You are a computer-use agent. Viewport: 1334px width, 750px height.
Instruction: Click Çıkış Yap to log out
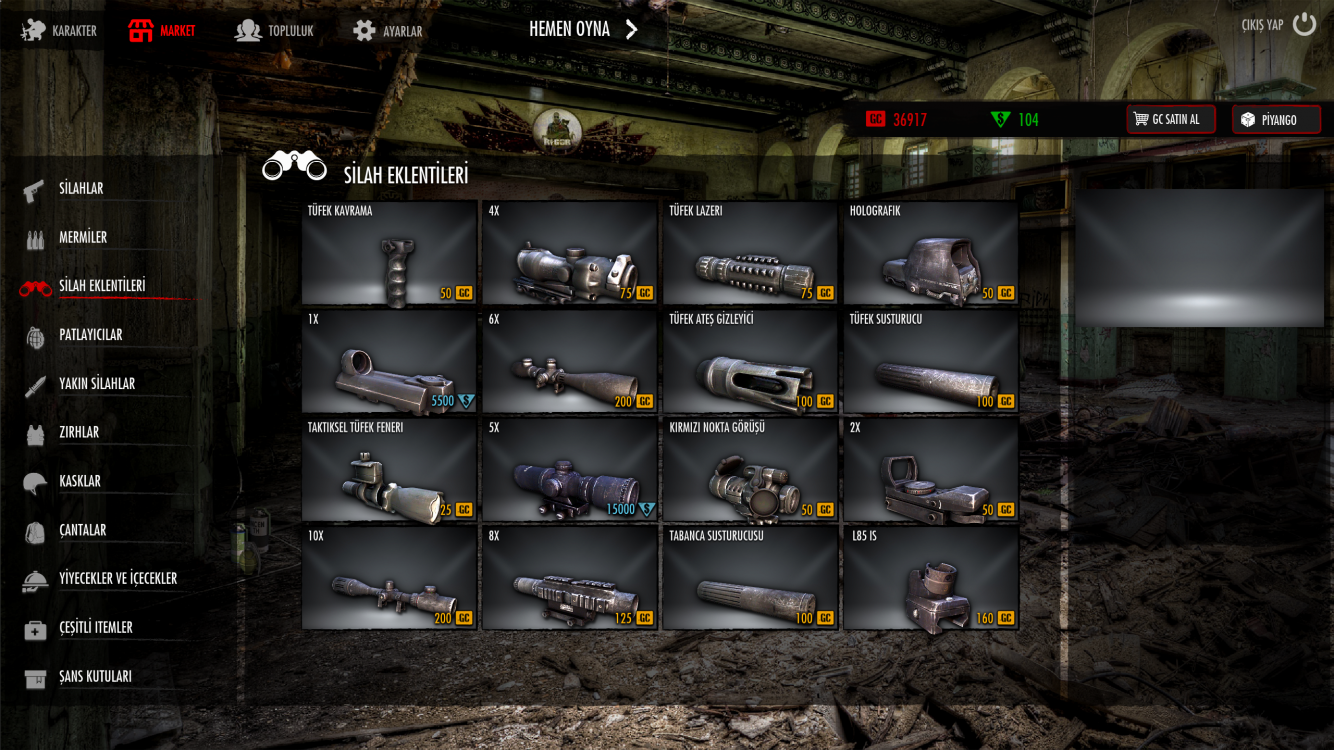tap(1278, 25)
